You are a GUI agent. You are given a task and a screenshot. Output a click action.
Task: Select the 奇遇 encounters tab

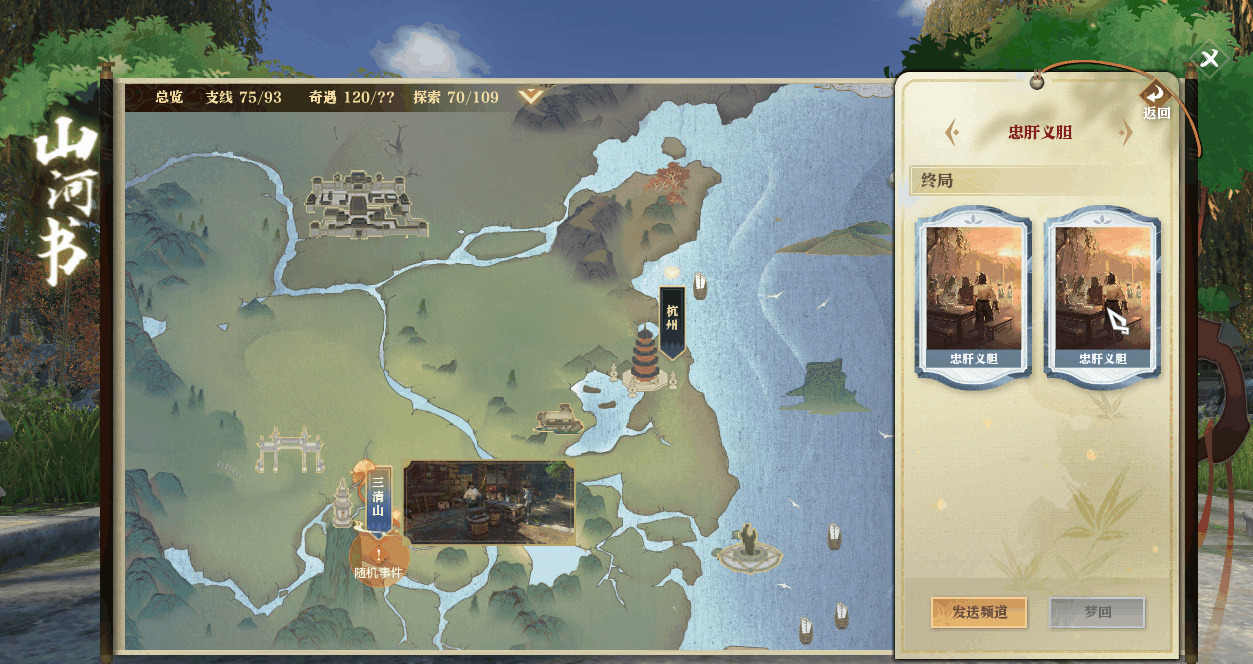pyautogui.click(x=351, y=97)
